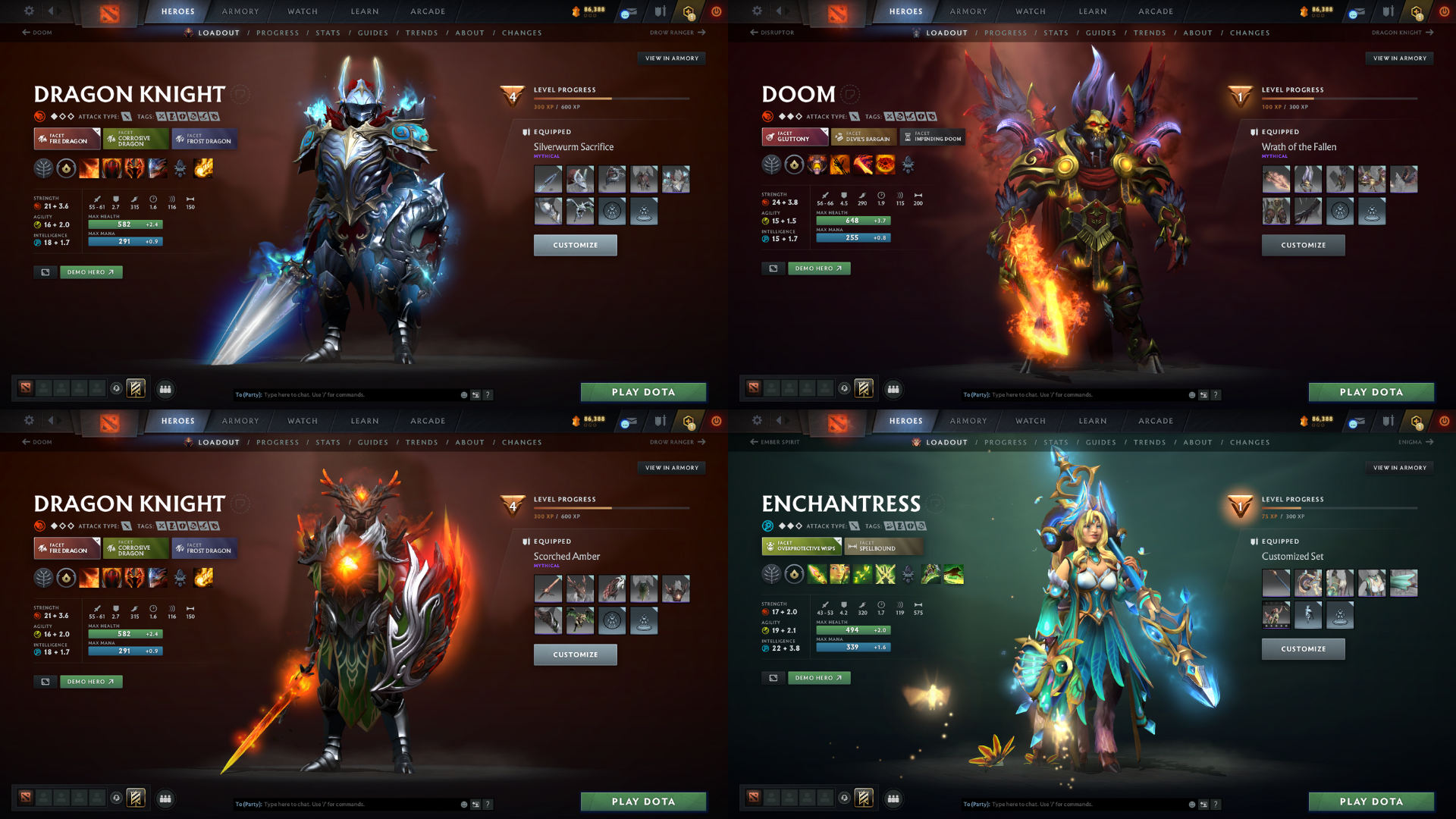Click Doom's level progress bar

1341,97
